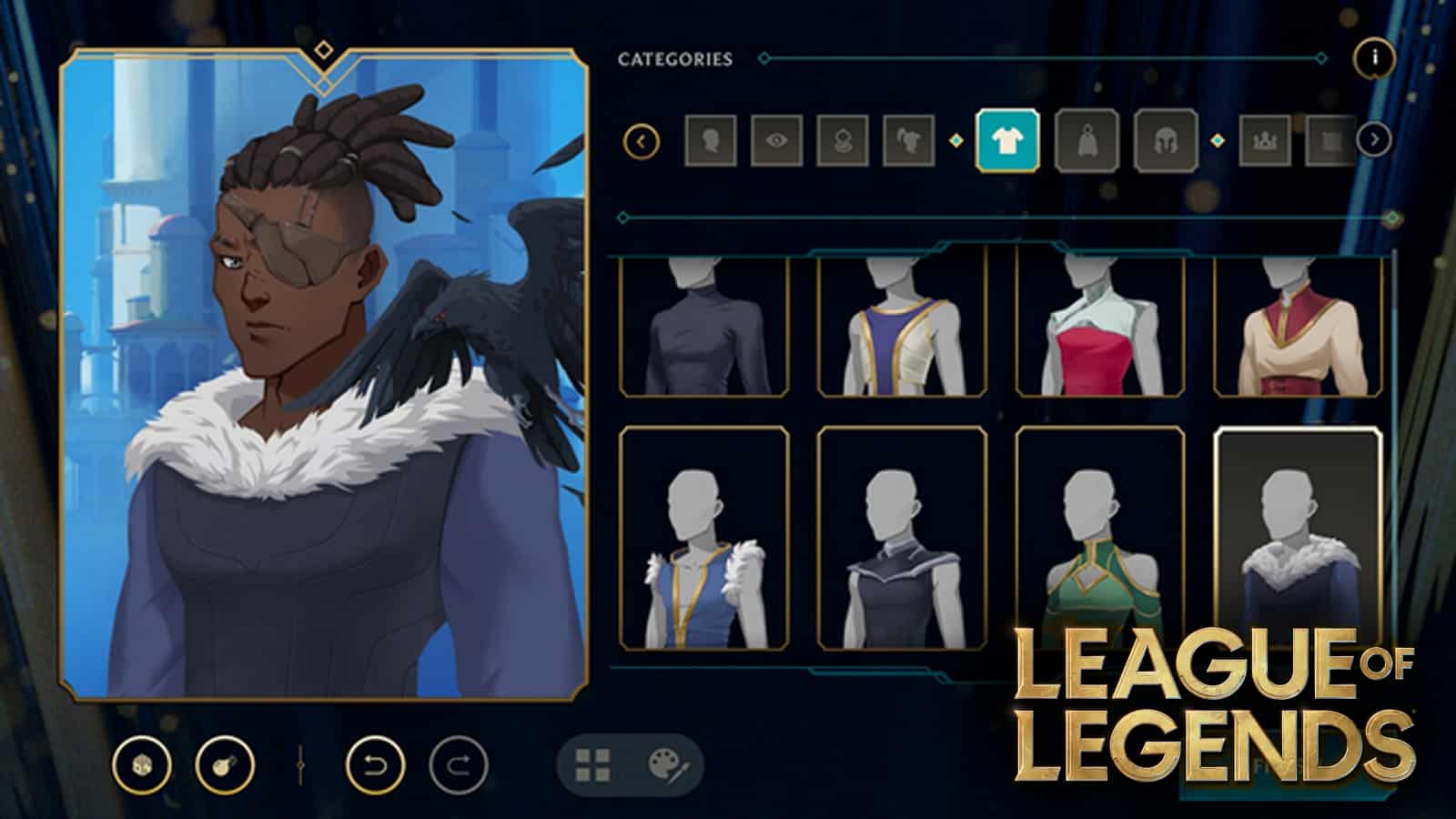View the CATEGORIES section header
The image size is (1456, 819).
point(673,57)
